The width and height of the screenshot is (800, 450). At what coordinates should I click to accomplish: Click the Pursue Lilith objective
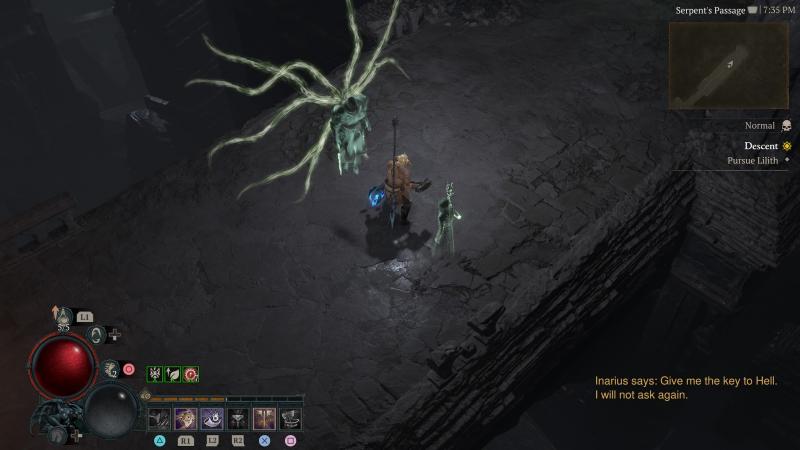[756, 160]
